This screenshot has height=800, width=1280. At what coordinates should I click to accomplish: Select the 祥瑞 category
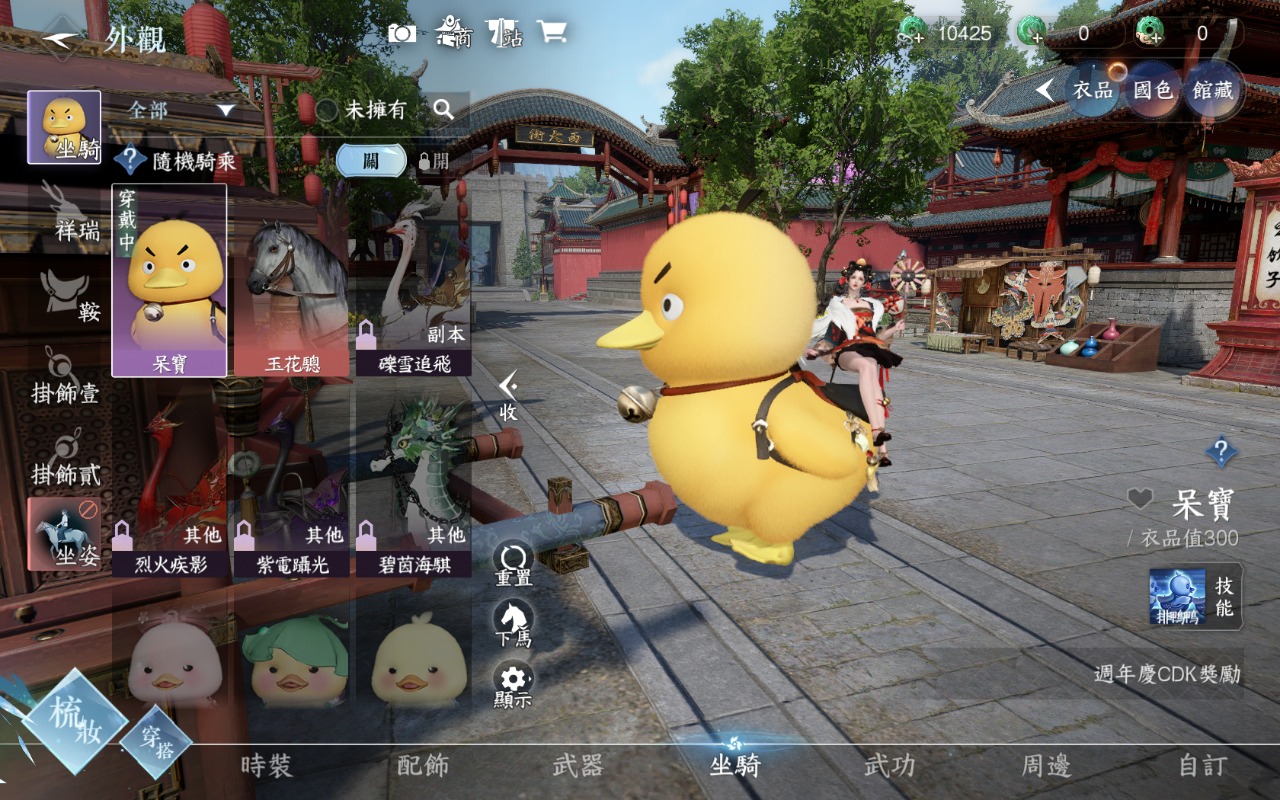coord(66,213)
